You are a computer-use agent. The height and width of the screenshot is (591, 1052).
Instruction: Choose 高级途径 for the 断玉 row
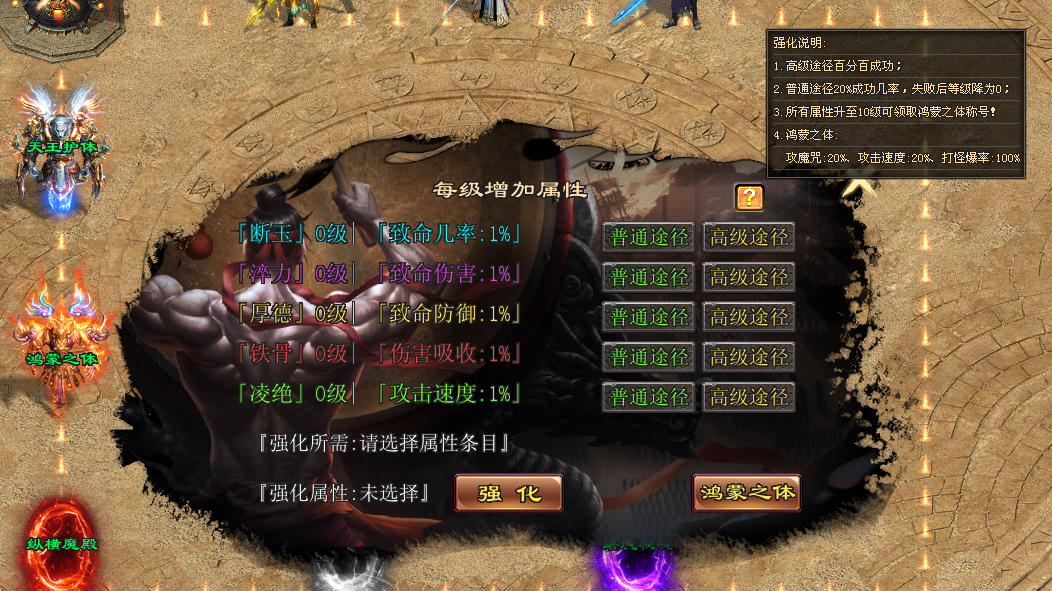749,237
